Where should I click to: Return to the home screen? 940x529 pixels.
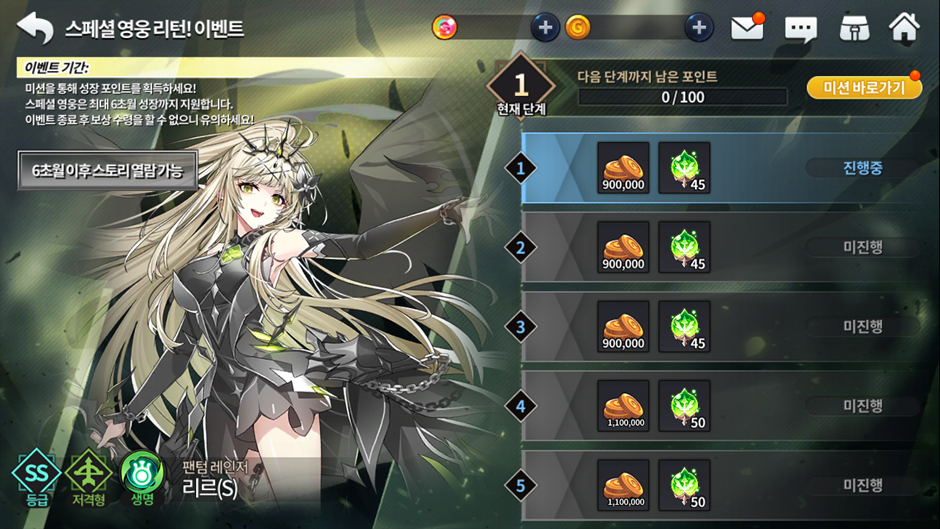[904, 27]
